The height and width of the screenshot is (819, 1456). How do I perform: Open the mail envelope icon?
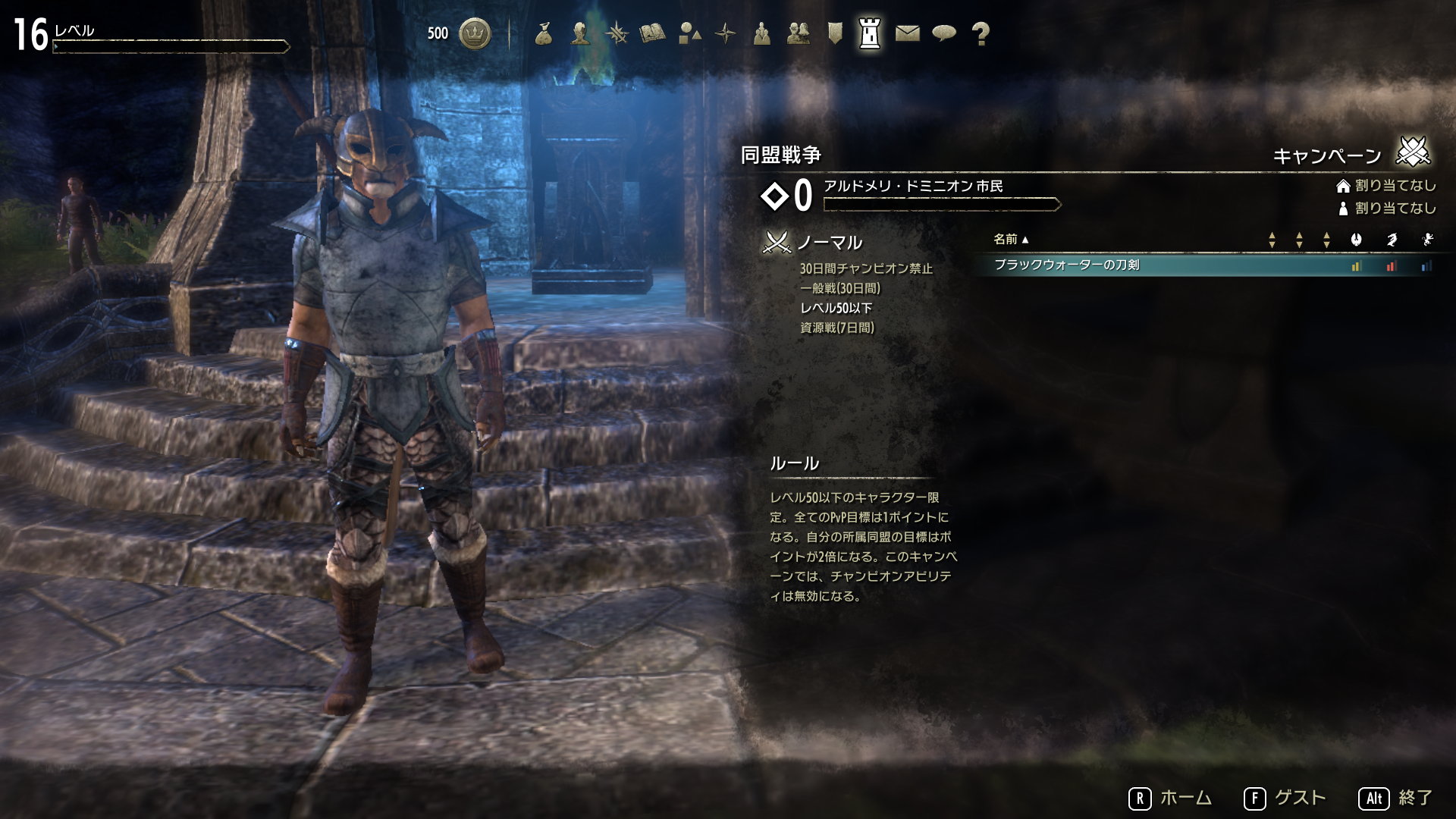click(x=906, y=32)
